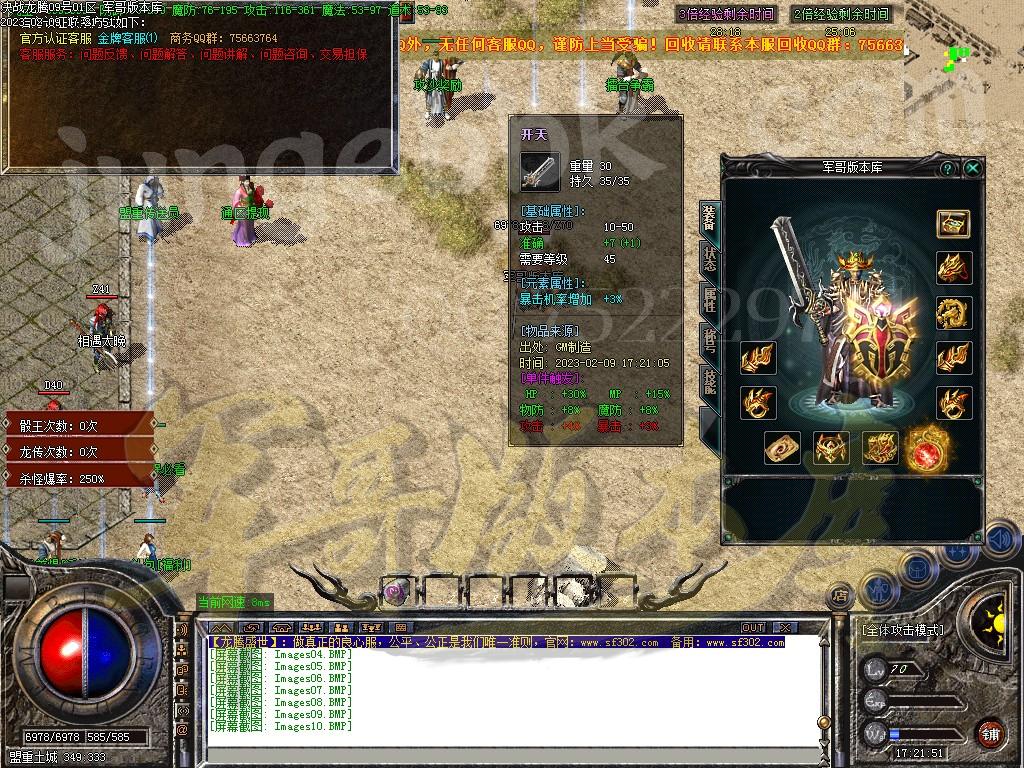Click the treasure chest equipment slot
Viewport: 1024px width, 768px height.
point(953,223)
